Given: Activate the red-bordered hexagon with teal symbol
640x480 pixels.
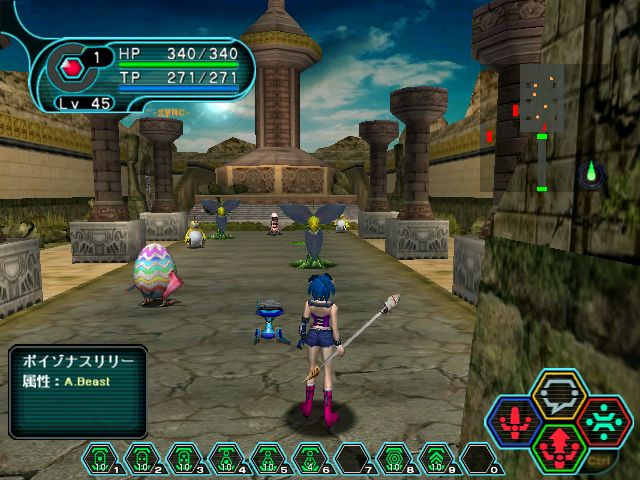Looking at the screenshot, I should tap(603, 421).
